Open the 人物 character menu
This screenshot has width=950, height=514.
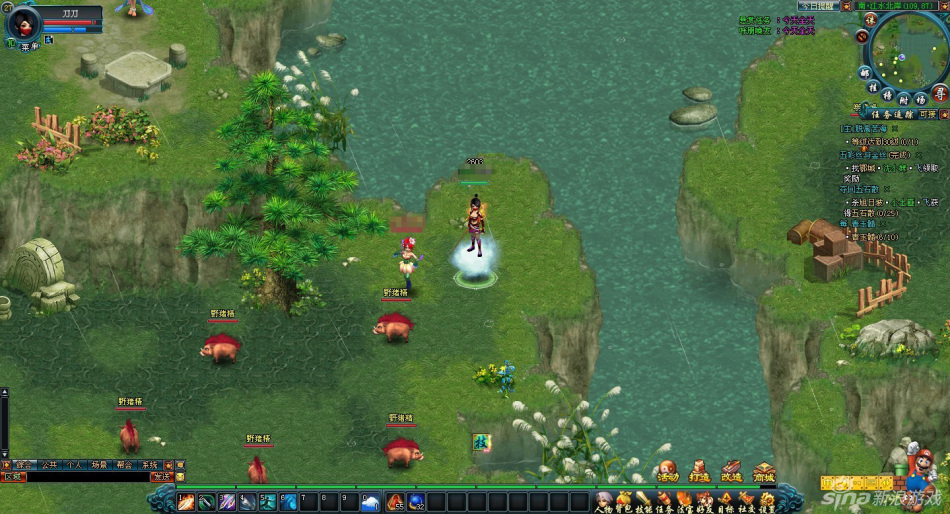(602, 503)
